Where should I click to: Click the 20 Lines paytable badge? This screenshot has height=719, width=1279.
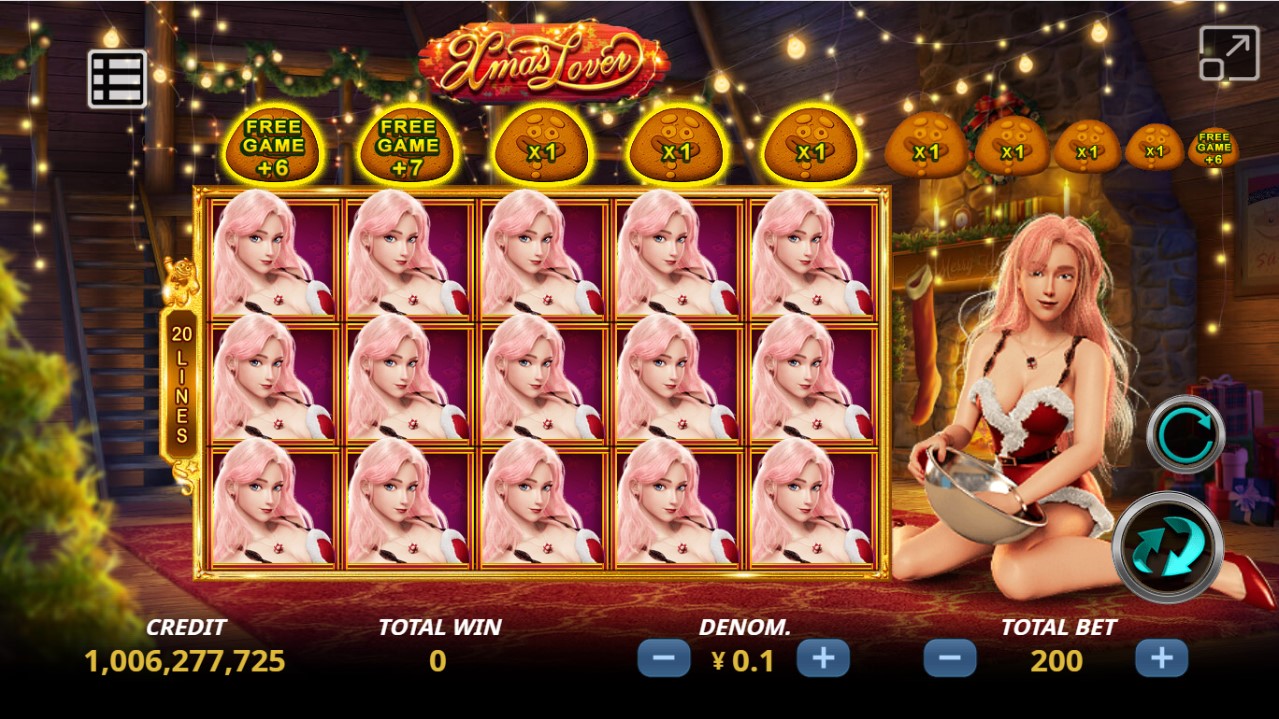pyautogui.click(x=181, y=381)
